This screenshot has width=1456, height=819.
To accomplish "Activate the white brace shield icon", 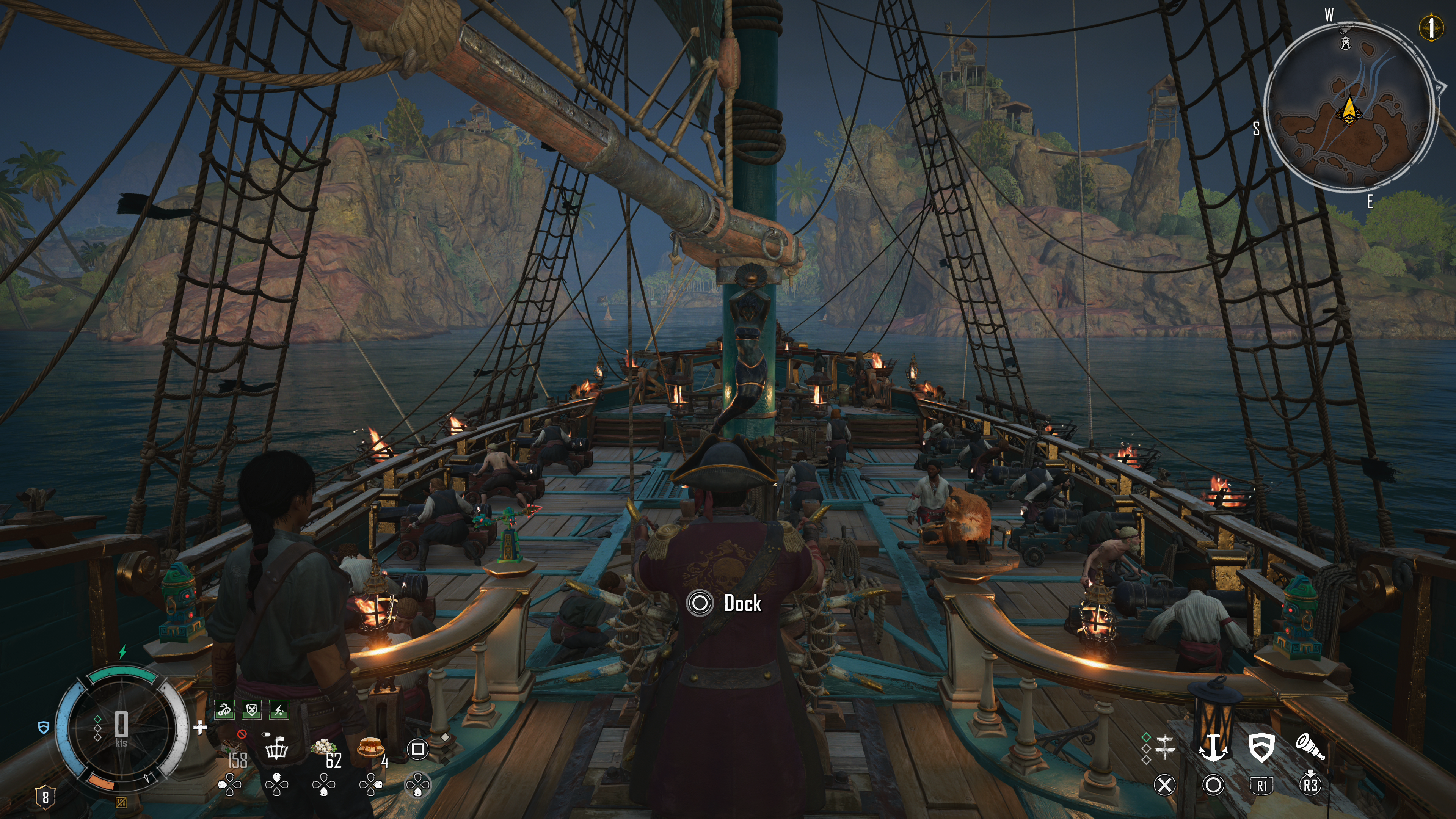I will coord(1261,747).
